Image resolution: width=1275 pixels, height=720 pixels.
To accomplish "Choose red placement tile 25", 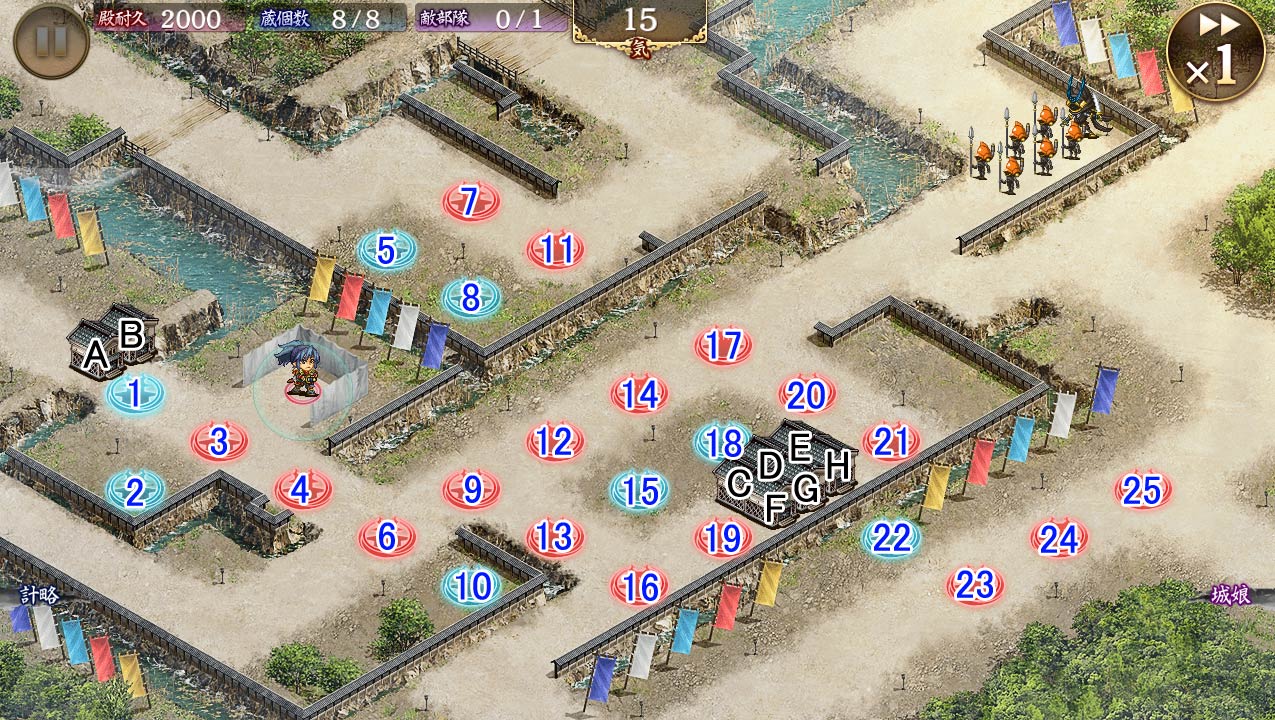I will [x=1143, y=490].
